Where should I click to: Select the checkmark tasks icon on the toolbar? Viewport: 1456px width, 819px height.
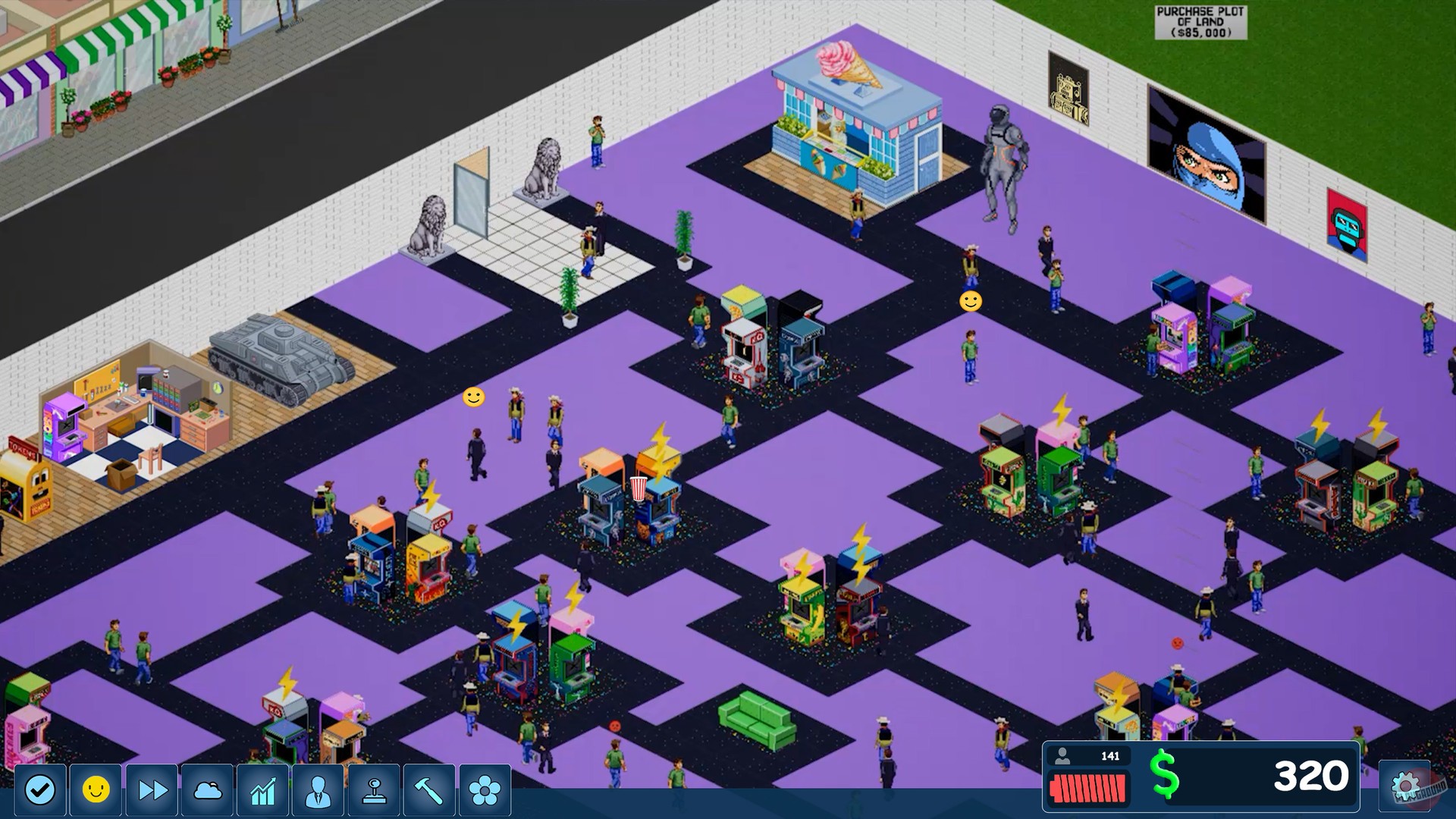coord(39,789)
